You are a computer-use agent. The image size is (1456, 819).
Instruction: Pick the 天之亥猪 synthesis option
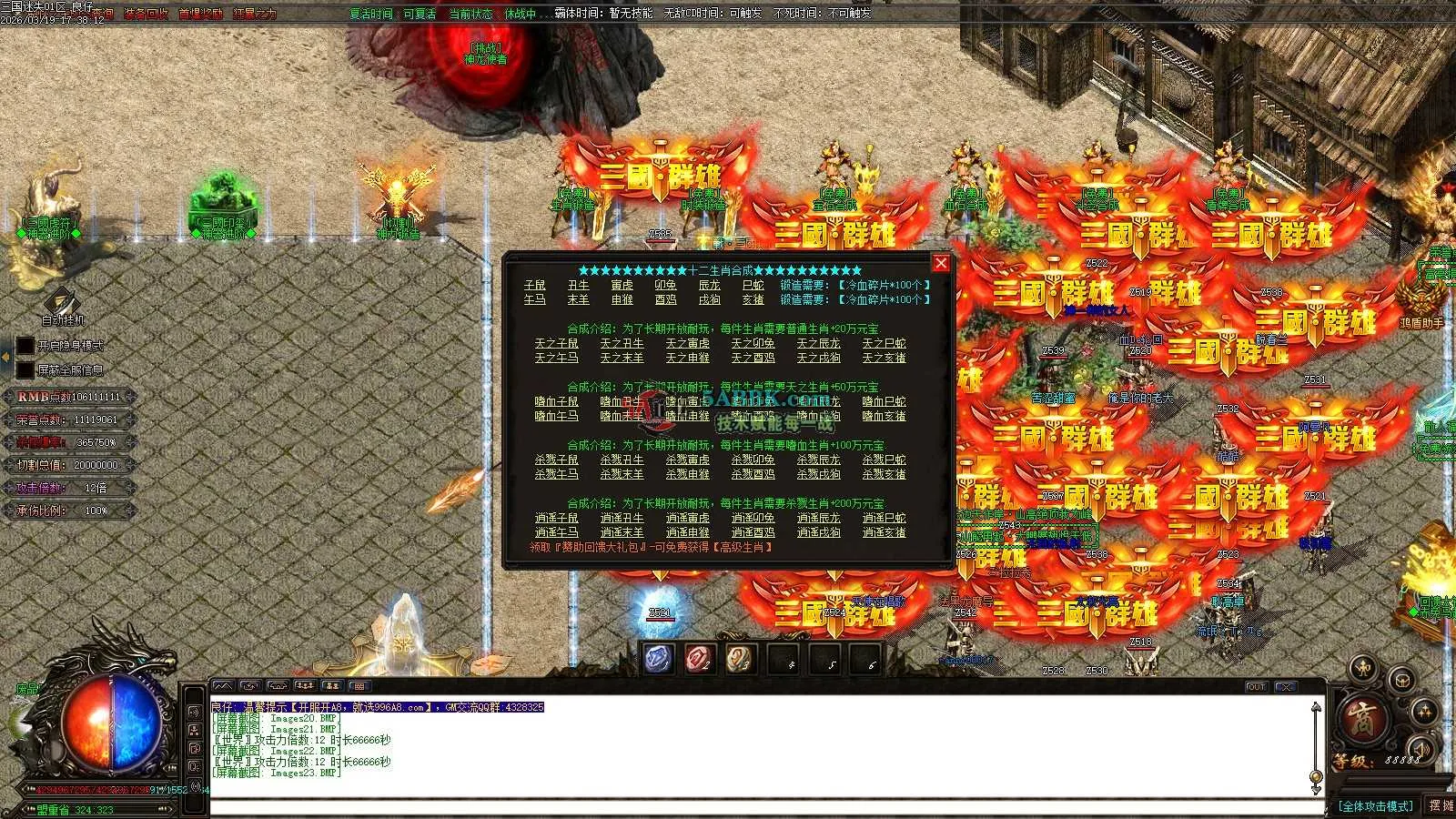pyautogui.click(x=884, y=359)
